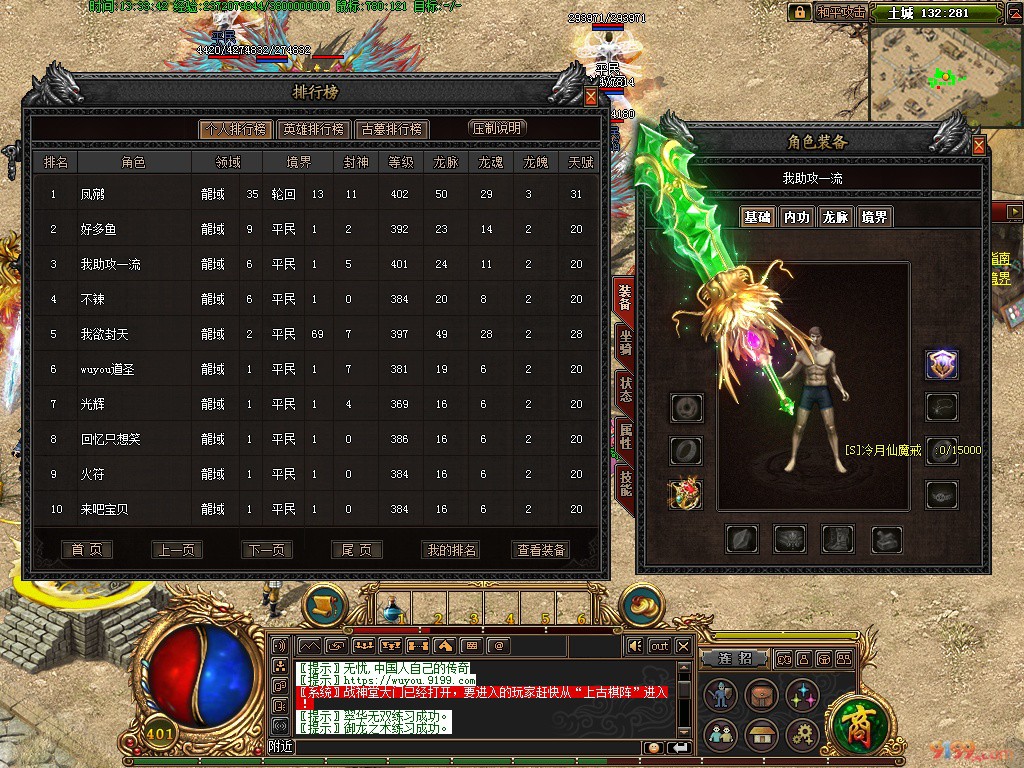Click the 查看装备 button

541,550
